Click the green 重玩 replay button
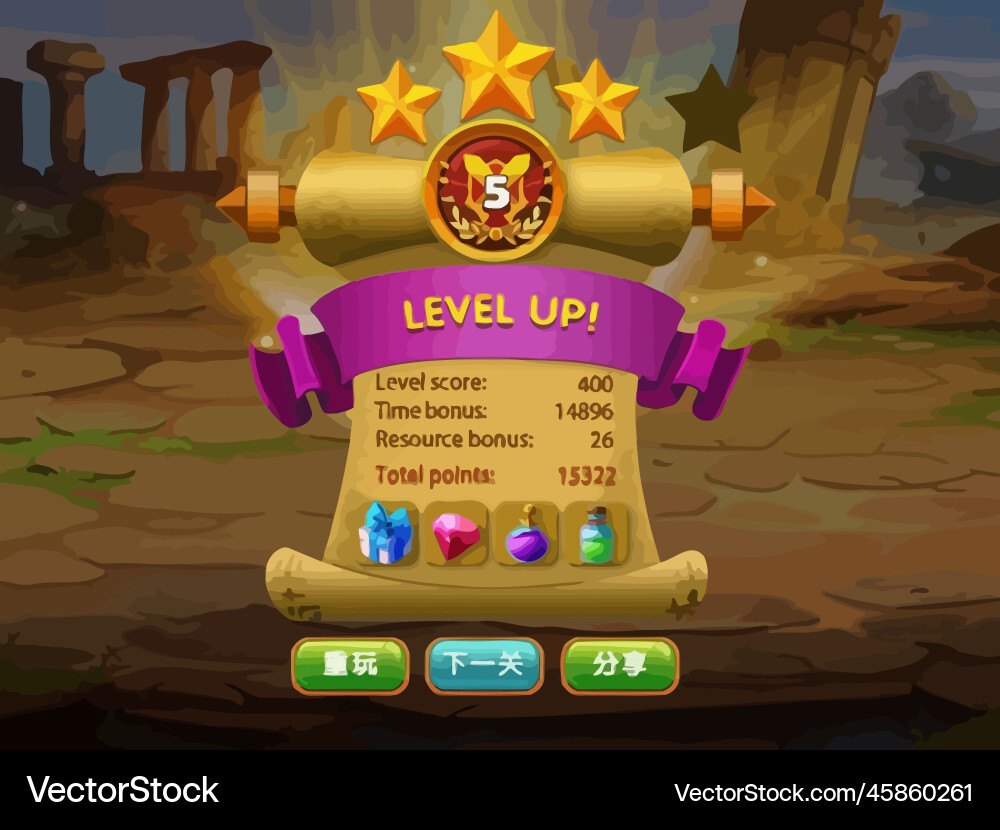The height and width of the screenshot is (830, 1000). point(350,665)
